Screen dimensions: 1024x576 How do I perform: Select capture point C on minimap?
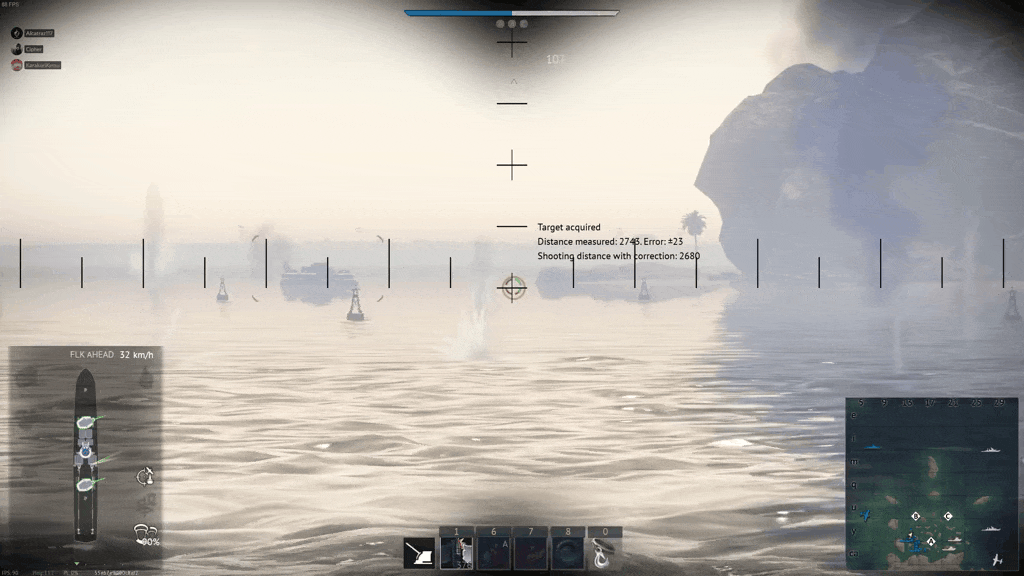pyautogui.click(x=948, y=516)
